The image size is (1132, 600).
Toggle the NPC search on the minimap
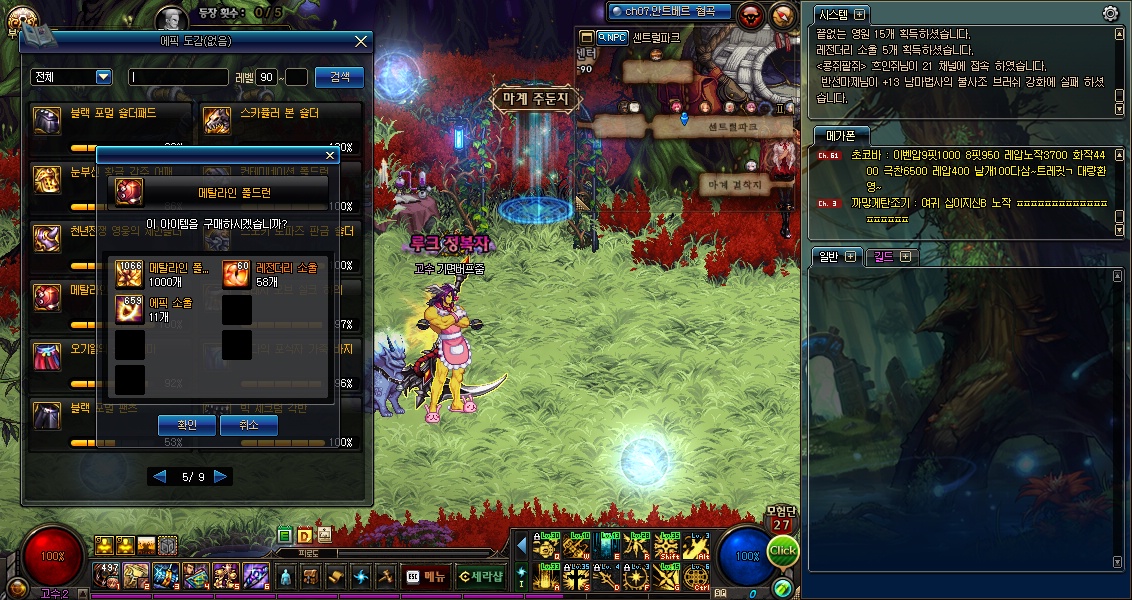click(x=611, y=37)
